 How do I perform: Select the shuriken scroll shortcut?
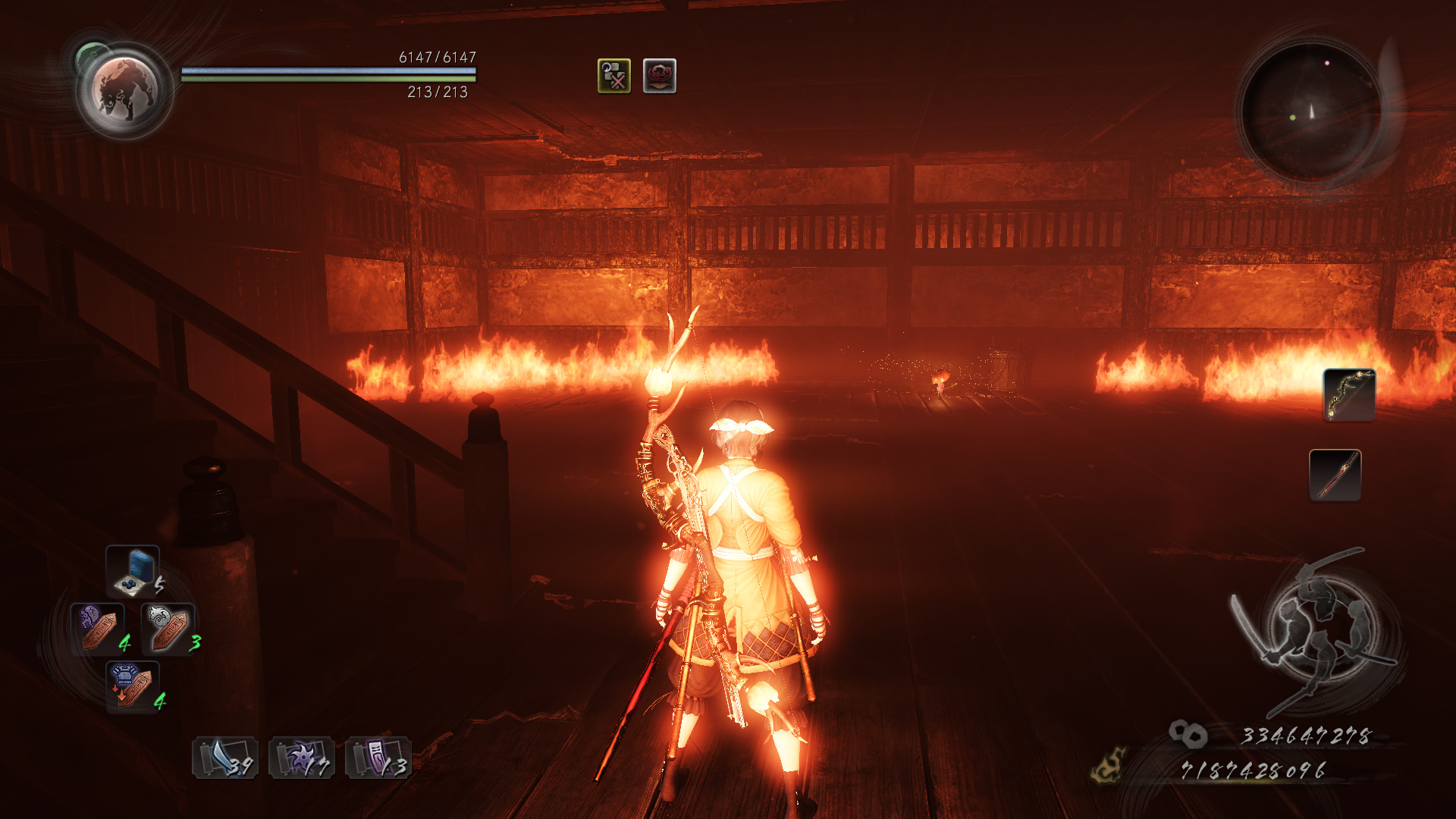click(302, 758)
